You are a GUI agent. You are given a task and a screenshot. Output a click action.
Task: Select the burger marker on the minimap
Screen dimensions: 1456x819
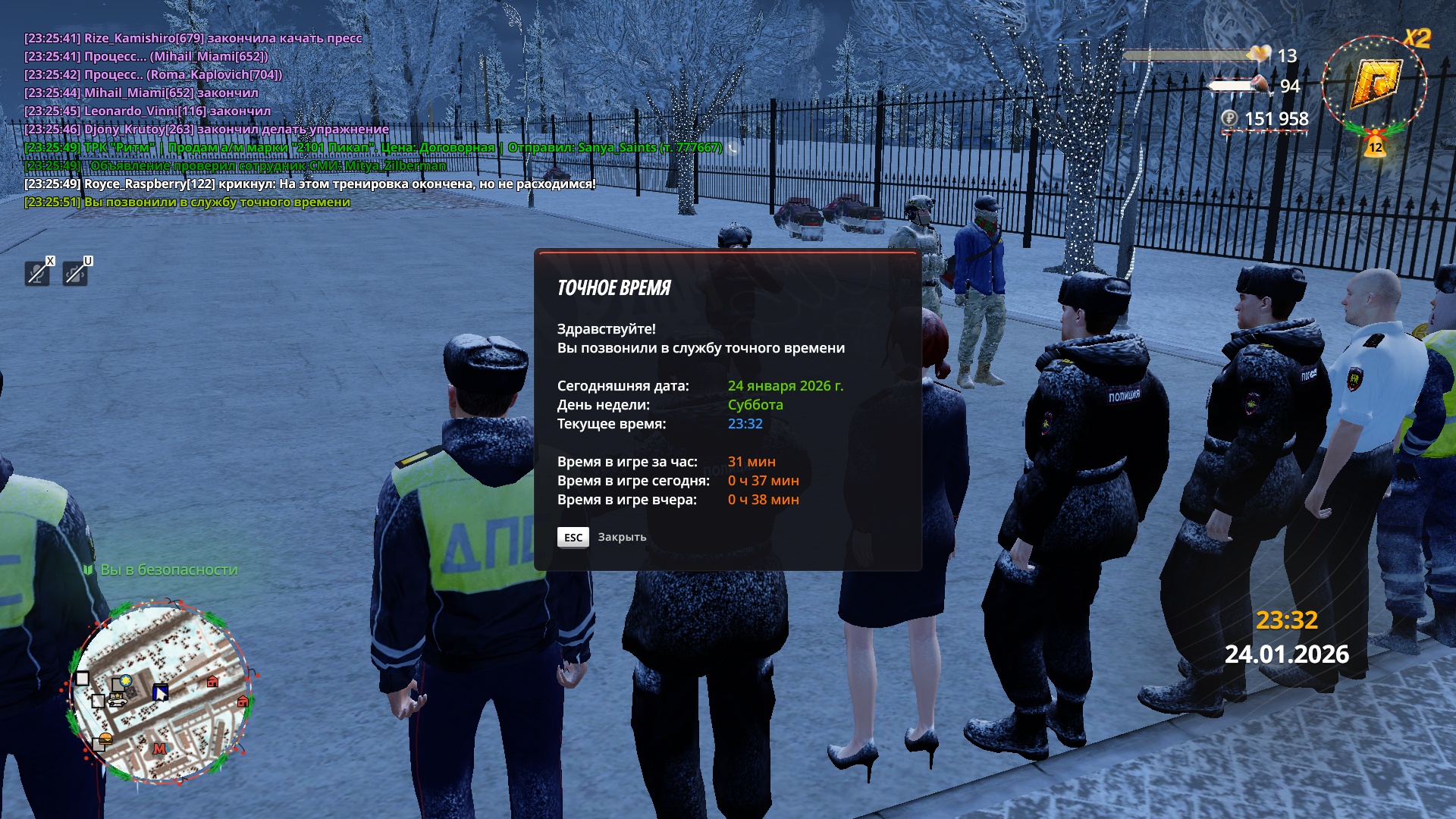pyautogui.click(x=105, y=739)
